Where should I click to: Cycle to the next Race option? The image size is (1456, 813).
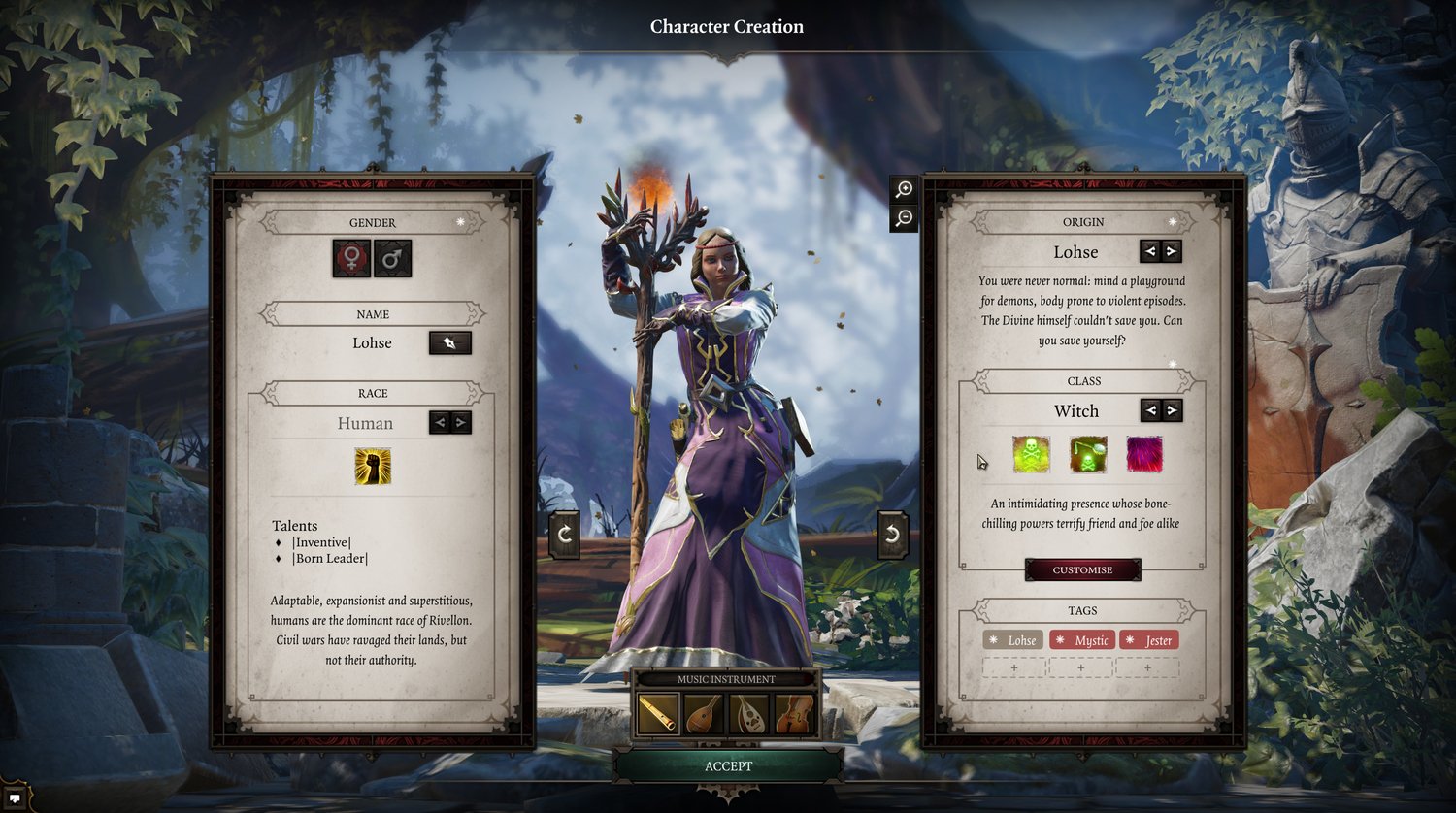point(462,422)
